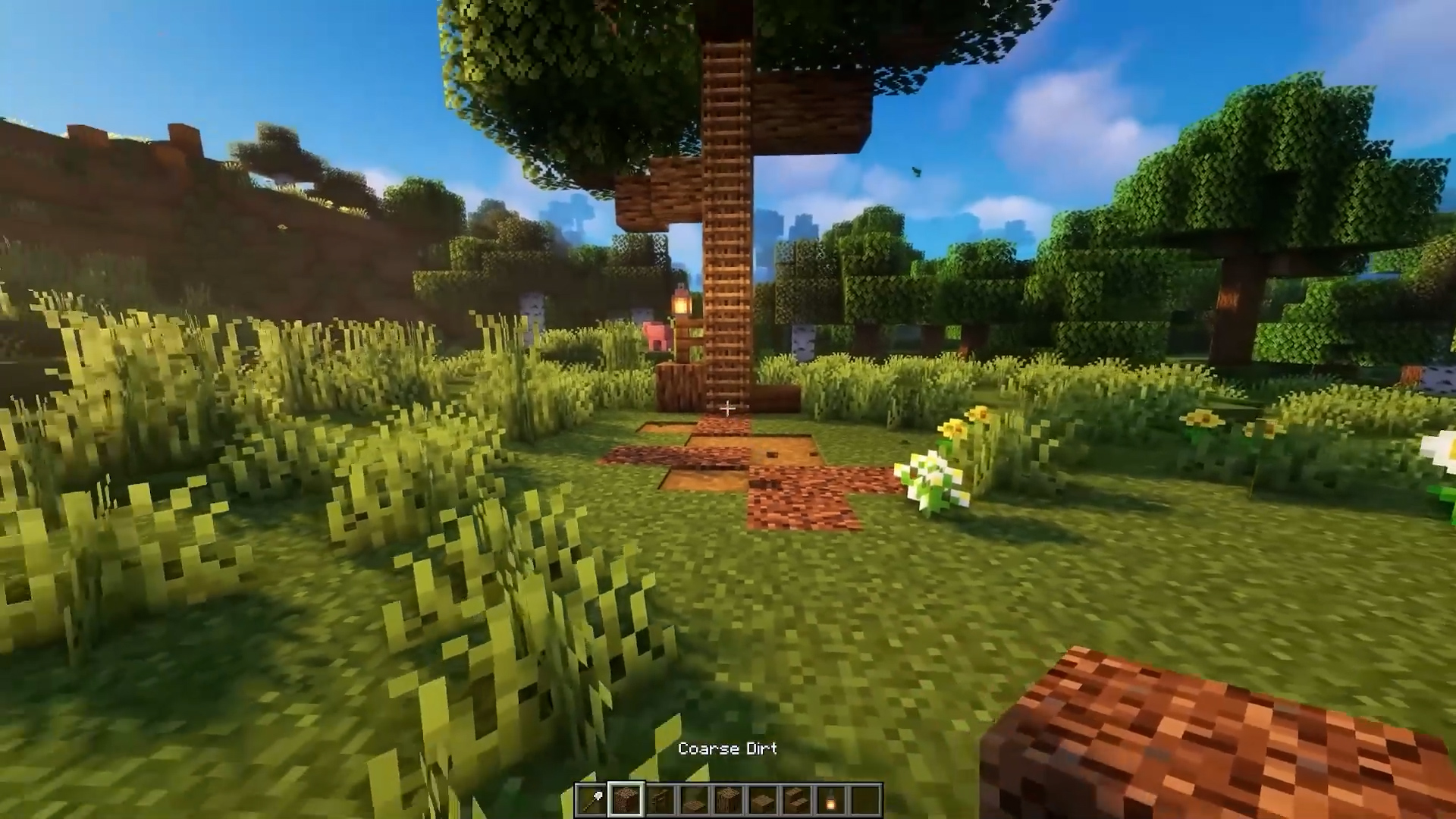Select the lantern item in the hotbar
The image size is (1456, 819).
tap(830, 800)
